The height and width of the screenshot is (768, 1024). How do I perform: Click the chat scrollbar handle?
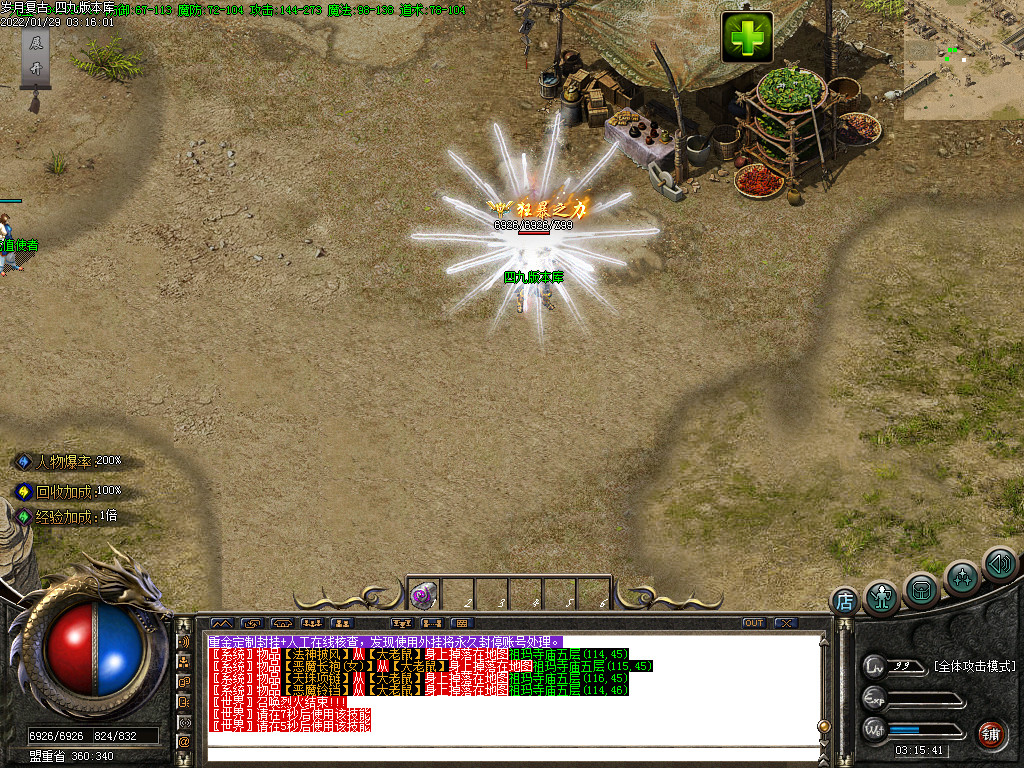point(825,726)
